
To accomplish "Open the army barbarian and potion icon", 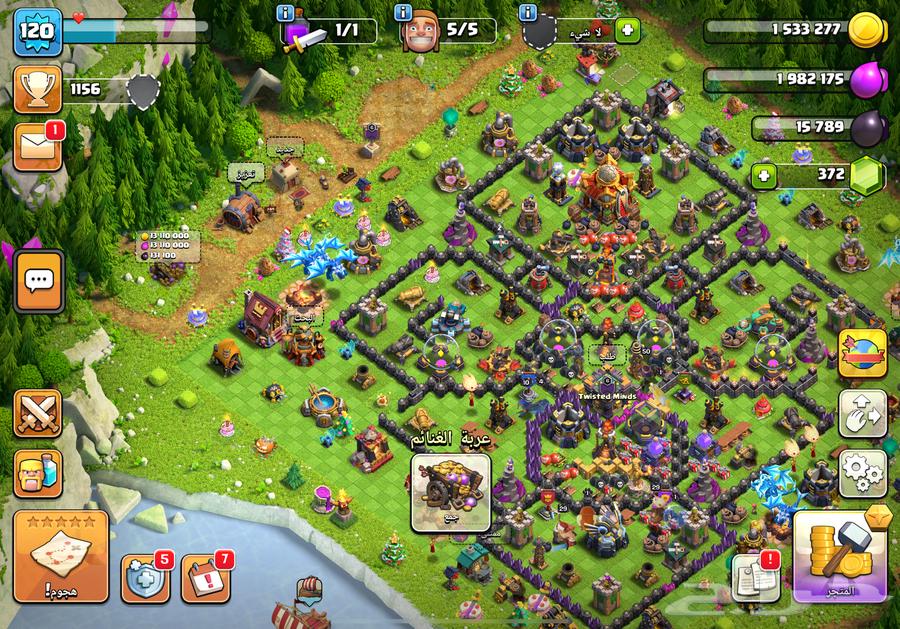I will (38, 473).
